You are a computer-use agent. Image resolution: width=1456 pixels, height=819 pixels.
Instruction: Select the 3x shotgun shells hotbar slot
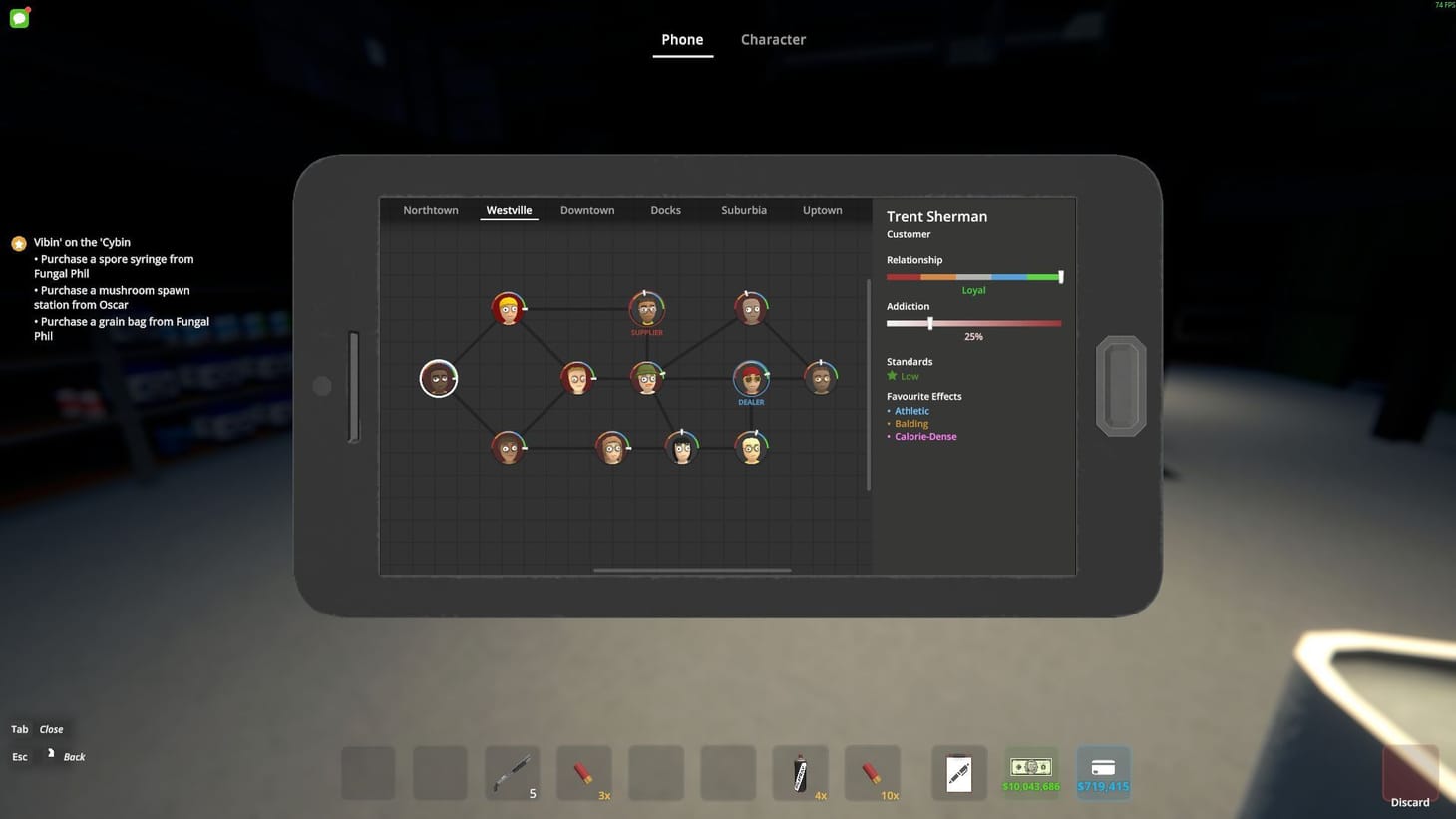pos(583,772)
